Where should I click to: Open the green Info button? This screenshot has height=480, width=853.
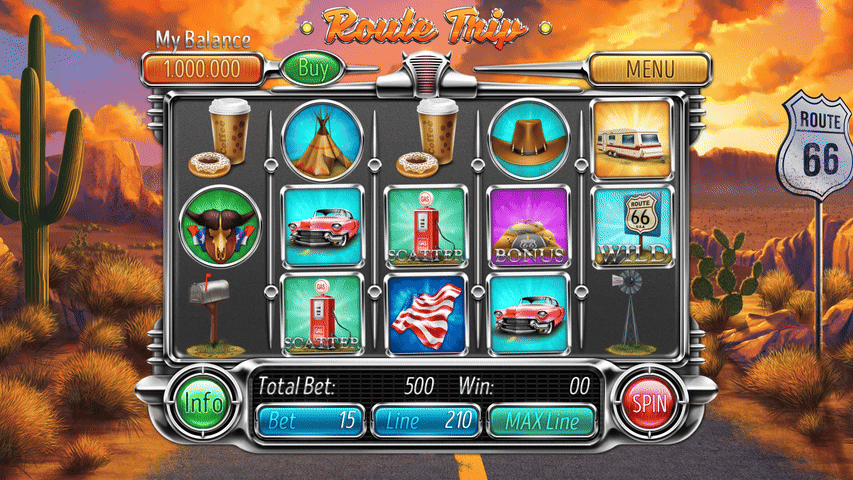click(x=203, y=403)
